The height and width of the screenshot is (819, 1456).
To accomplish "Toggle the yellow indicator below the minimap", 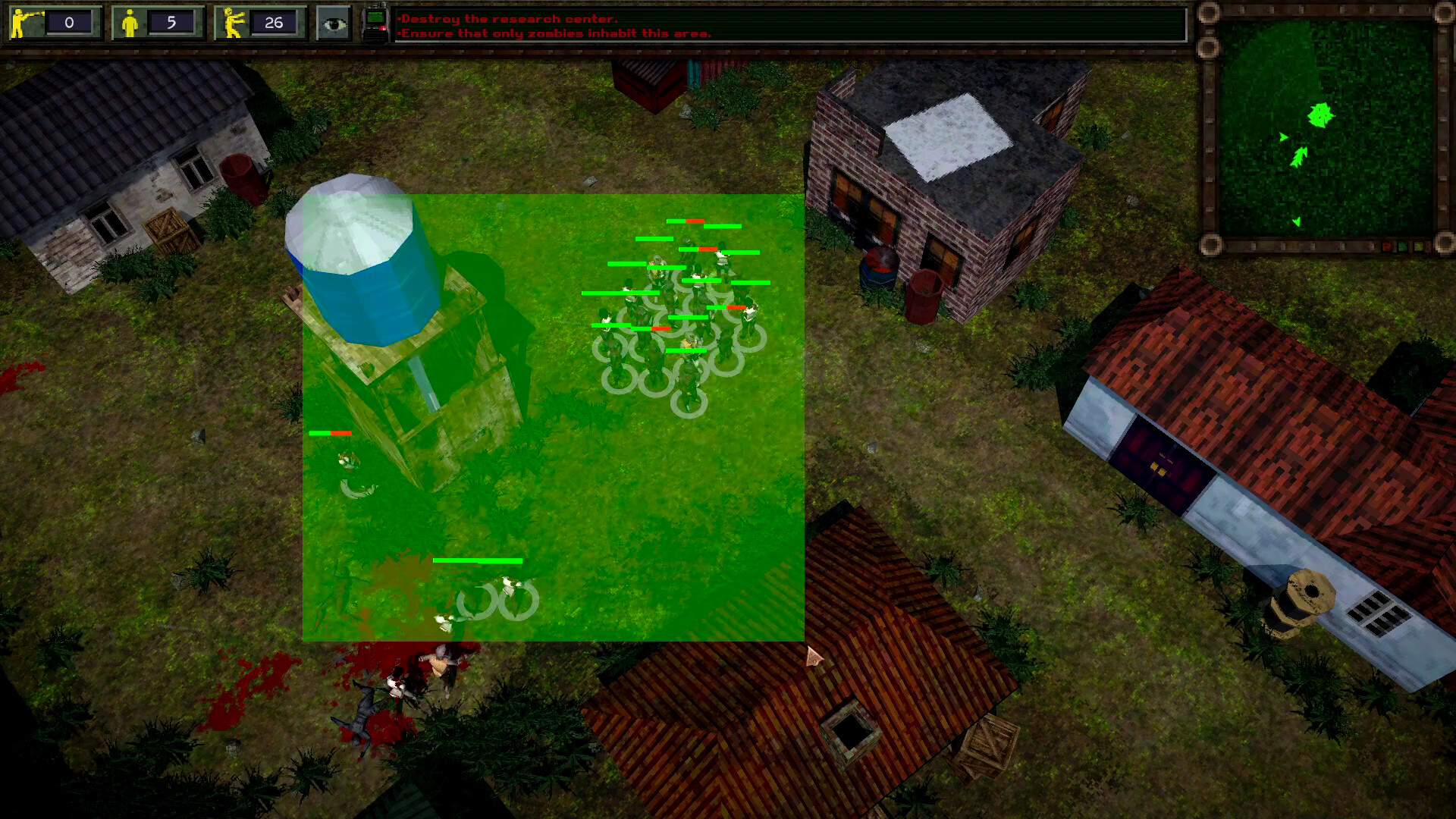I will (x=1417, y=246).
